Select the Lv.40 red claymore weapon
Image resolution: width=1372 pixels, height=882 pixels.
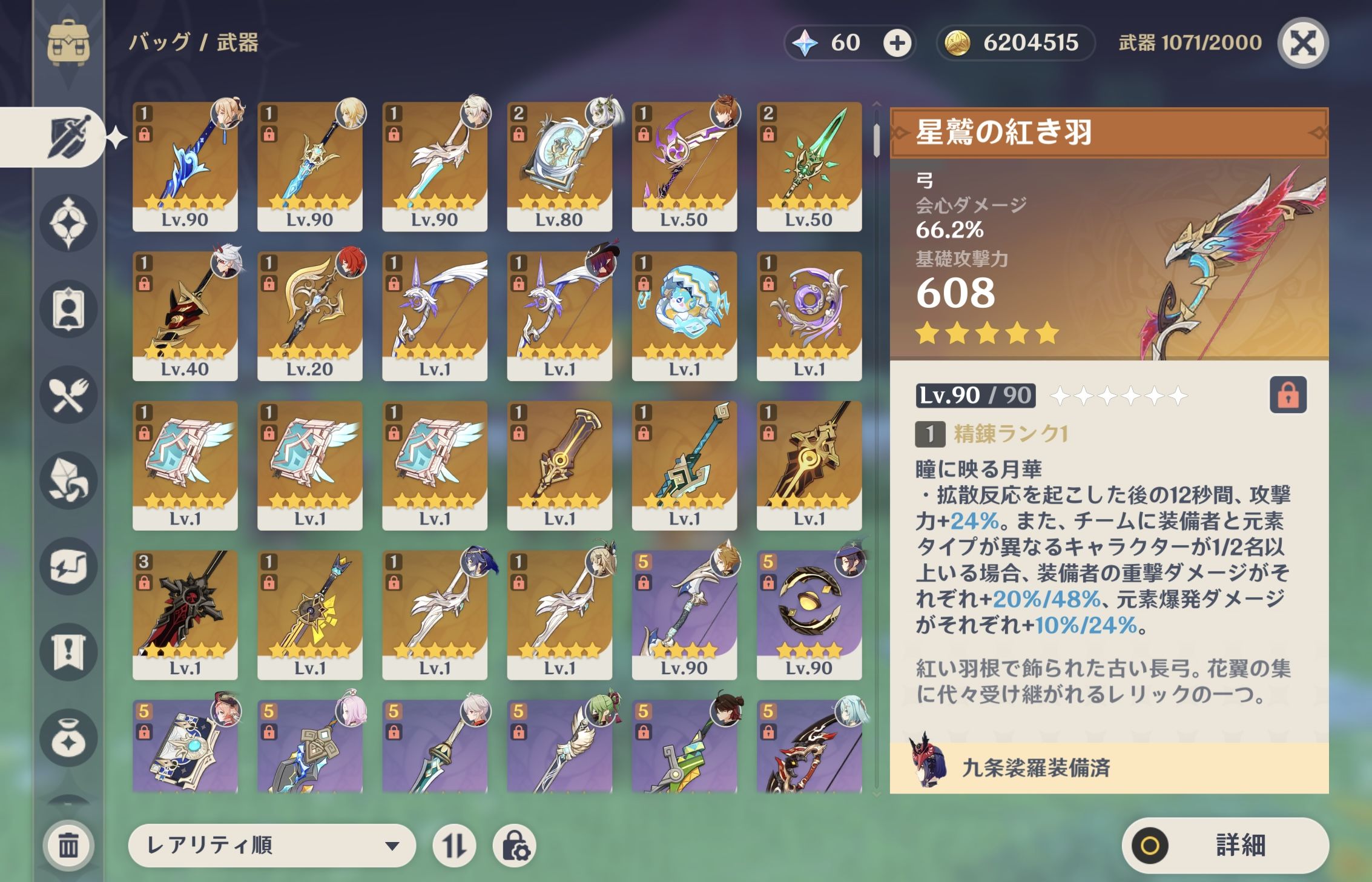tap(185, 316)
